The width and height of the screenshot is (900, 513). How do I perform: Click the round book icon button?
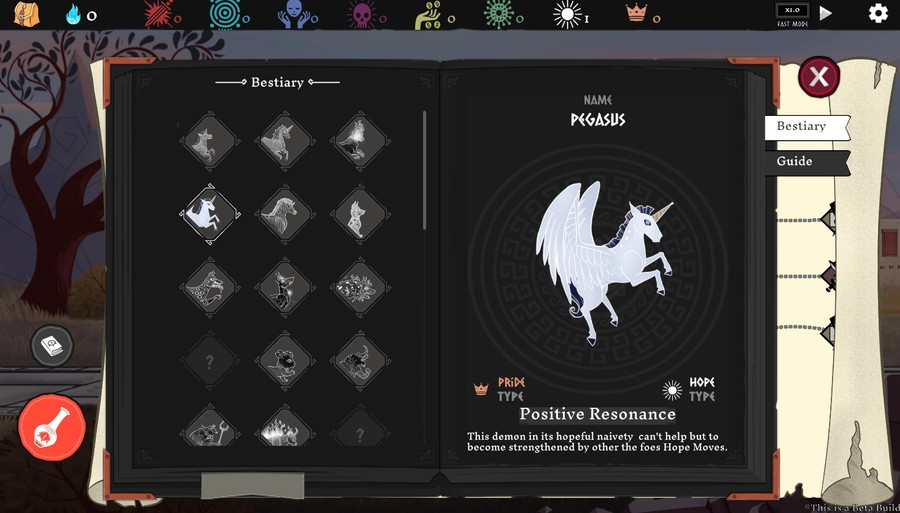coord(51,346)
